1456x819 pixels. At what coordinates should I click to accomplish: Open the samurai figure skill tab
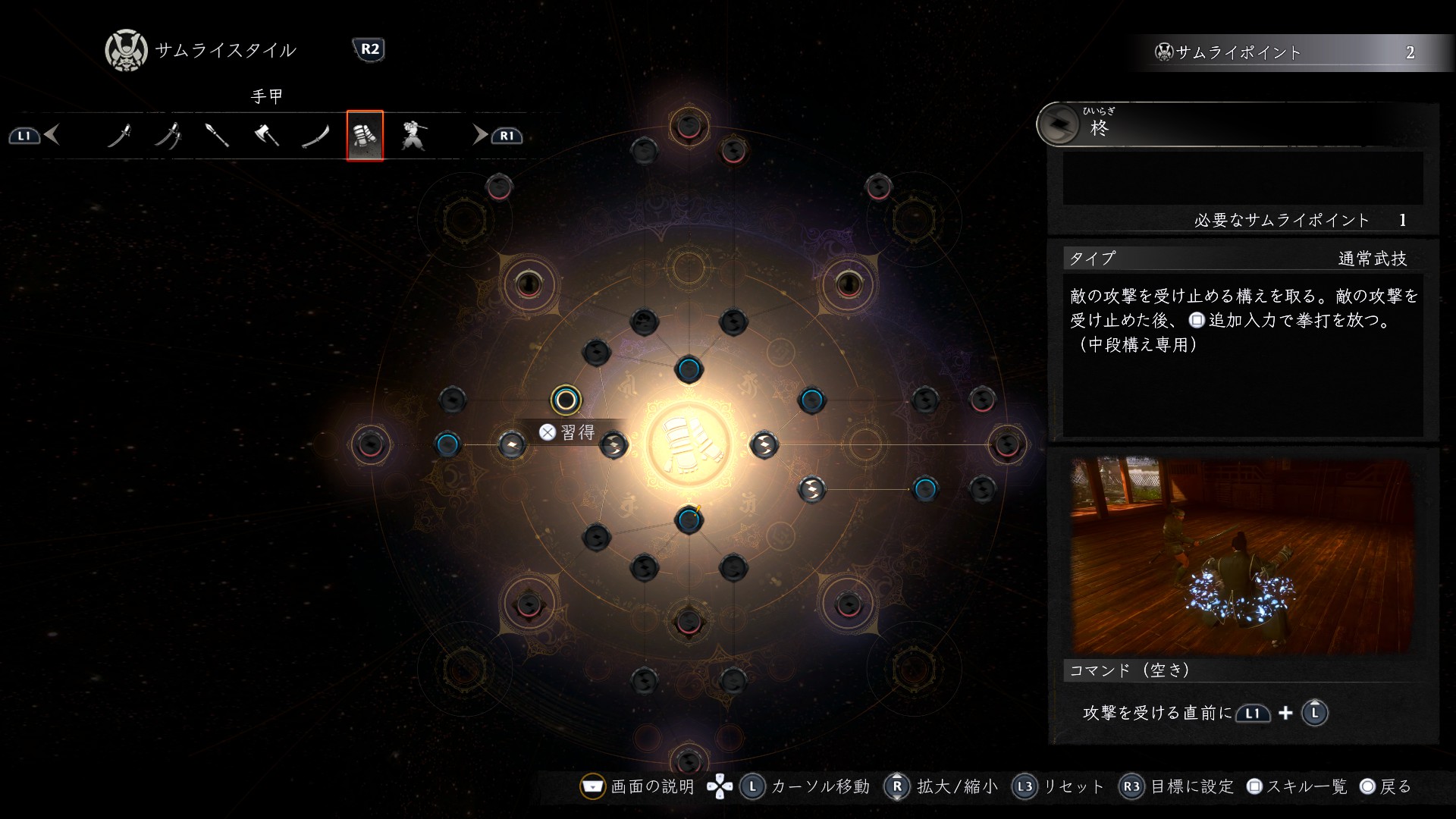pyautogui.click(x=413, y=136)
